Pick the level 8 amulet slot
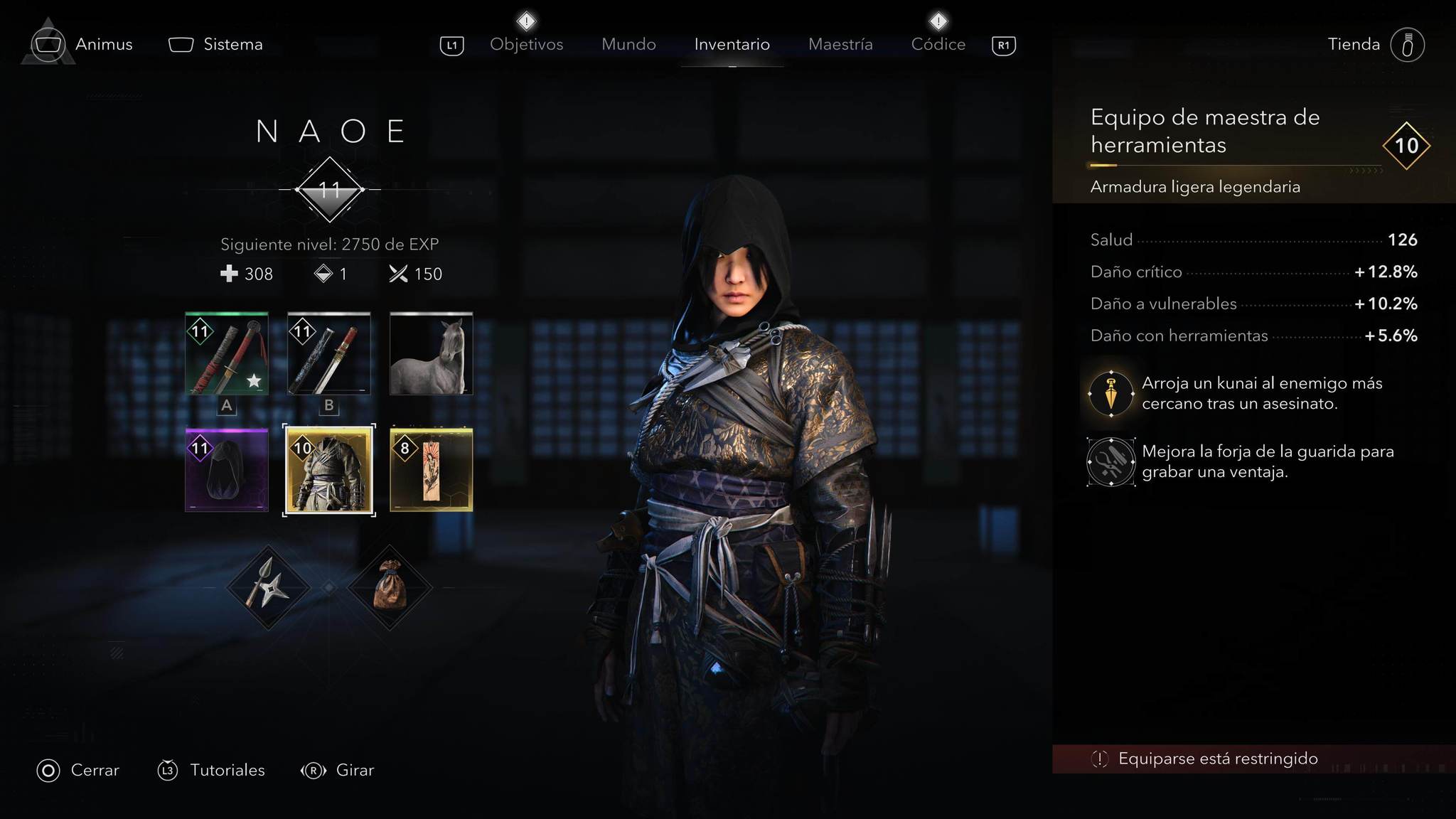The height and width of the screenshot is (819, 1456). point(431,469)
